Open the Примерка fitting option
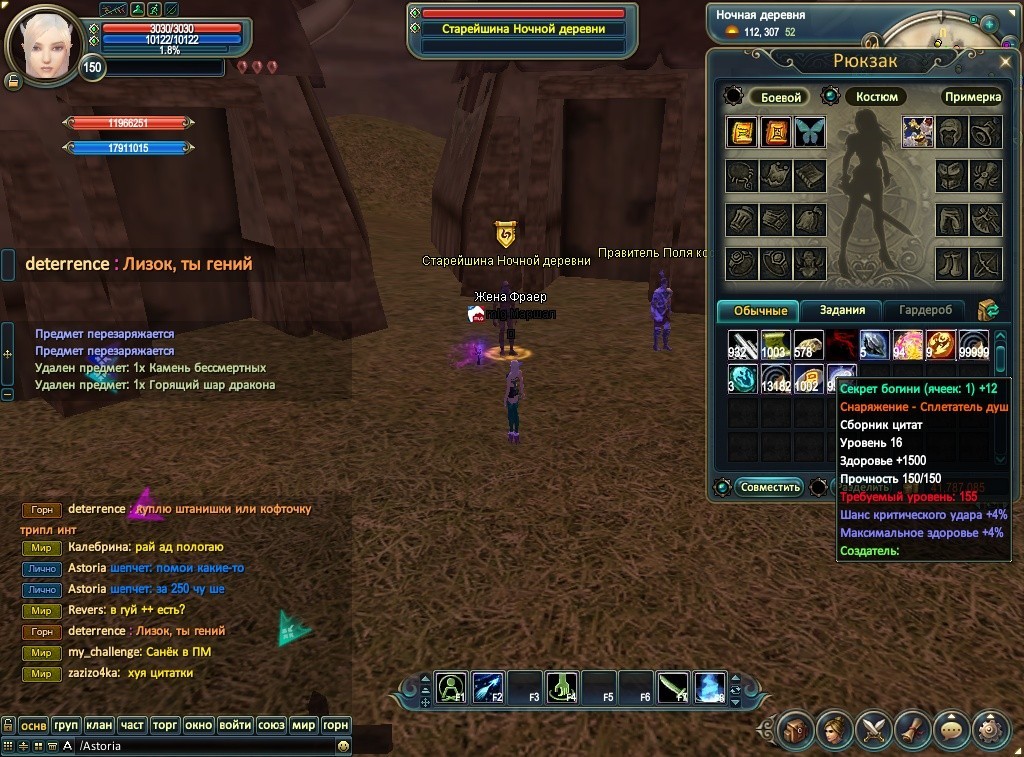 pos(972,97)
